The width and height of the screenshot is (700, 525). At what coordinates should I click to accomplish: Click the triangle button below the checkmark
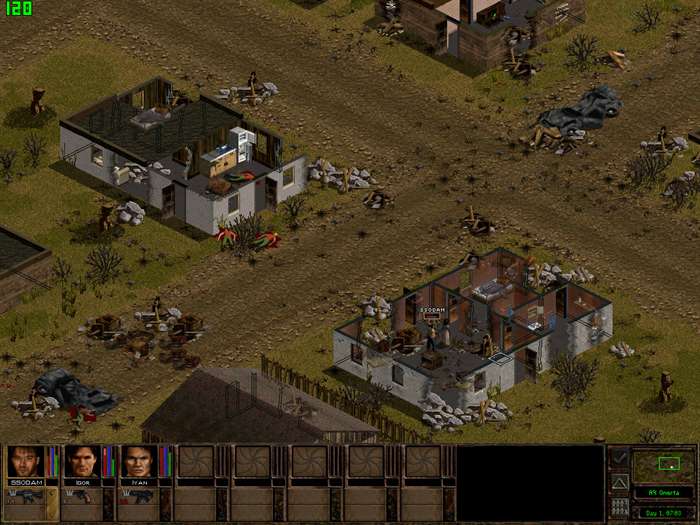point(619,482)
